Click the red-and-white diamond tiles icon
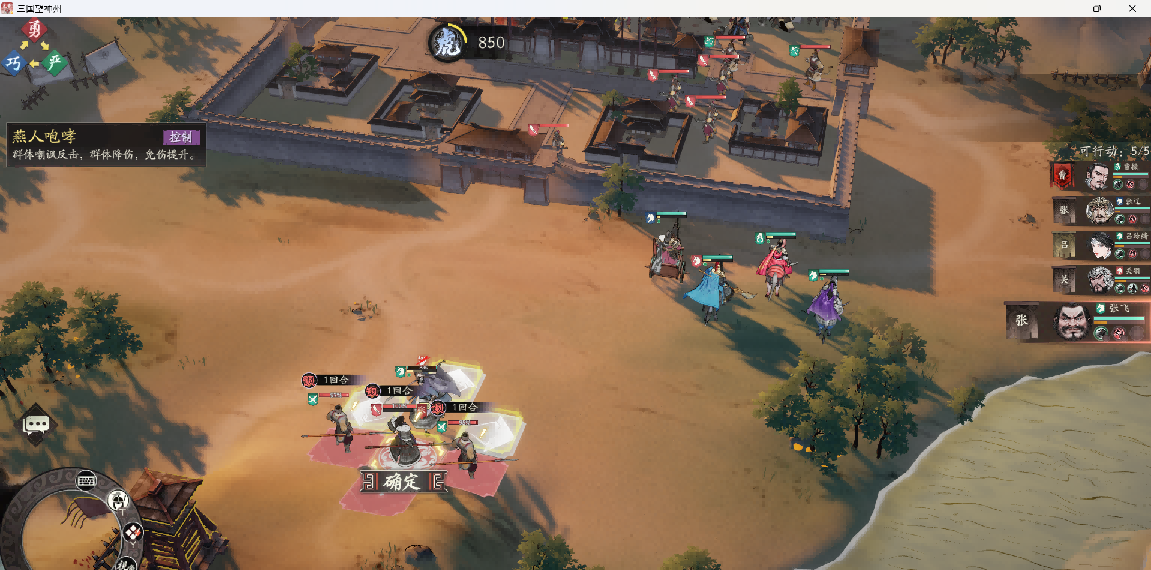 (132, 533)
